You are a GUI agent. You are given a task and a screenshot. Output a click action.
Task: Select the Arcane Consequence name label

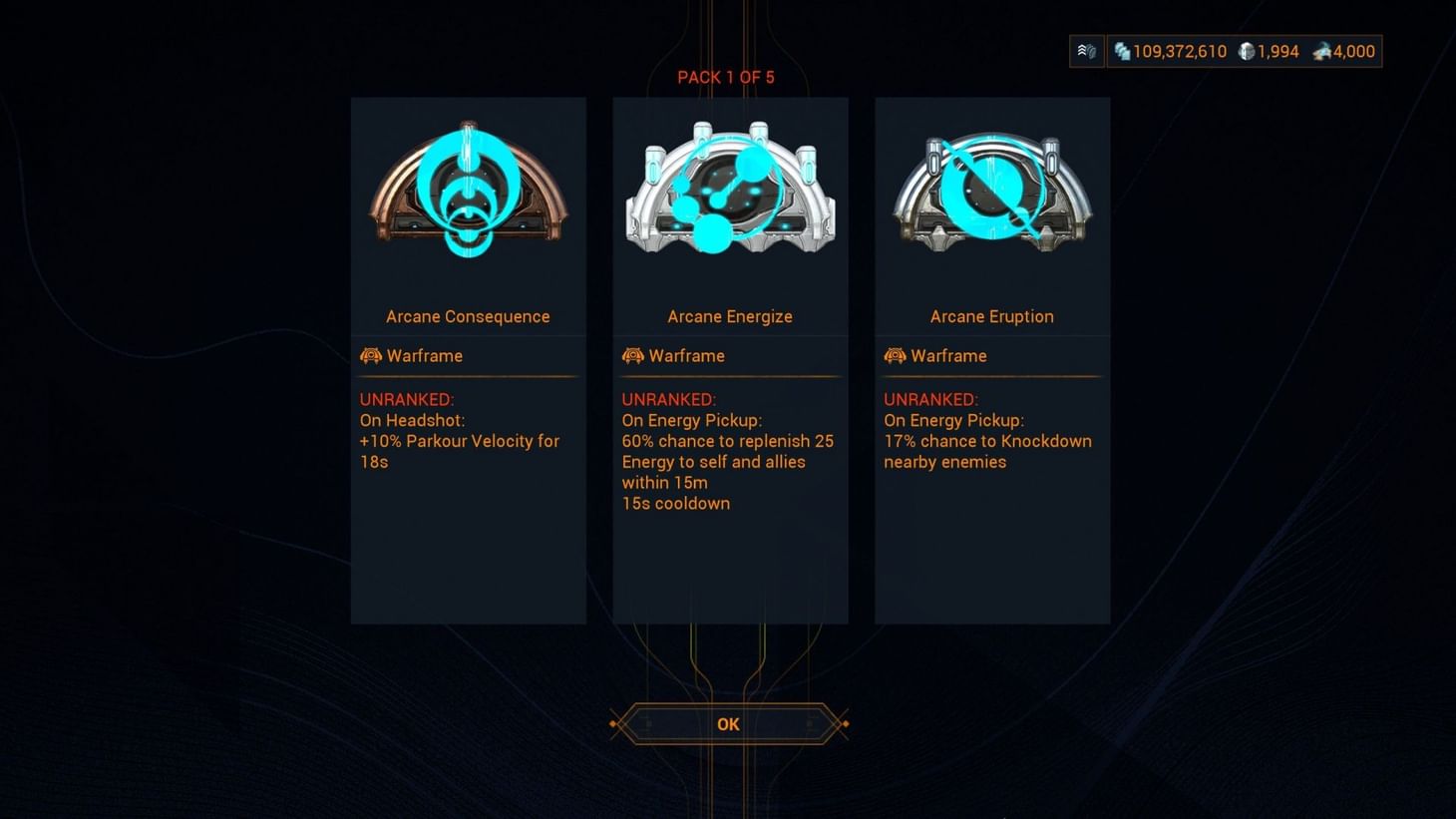(x=468, y=316)
